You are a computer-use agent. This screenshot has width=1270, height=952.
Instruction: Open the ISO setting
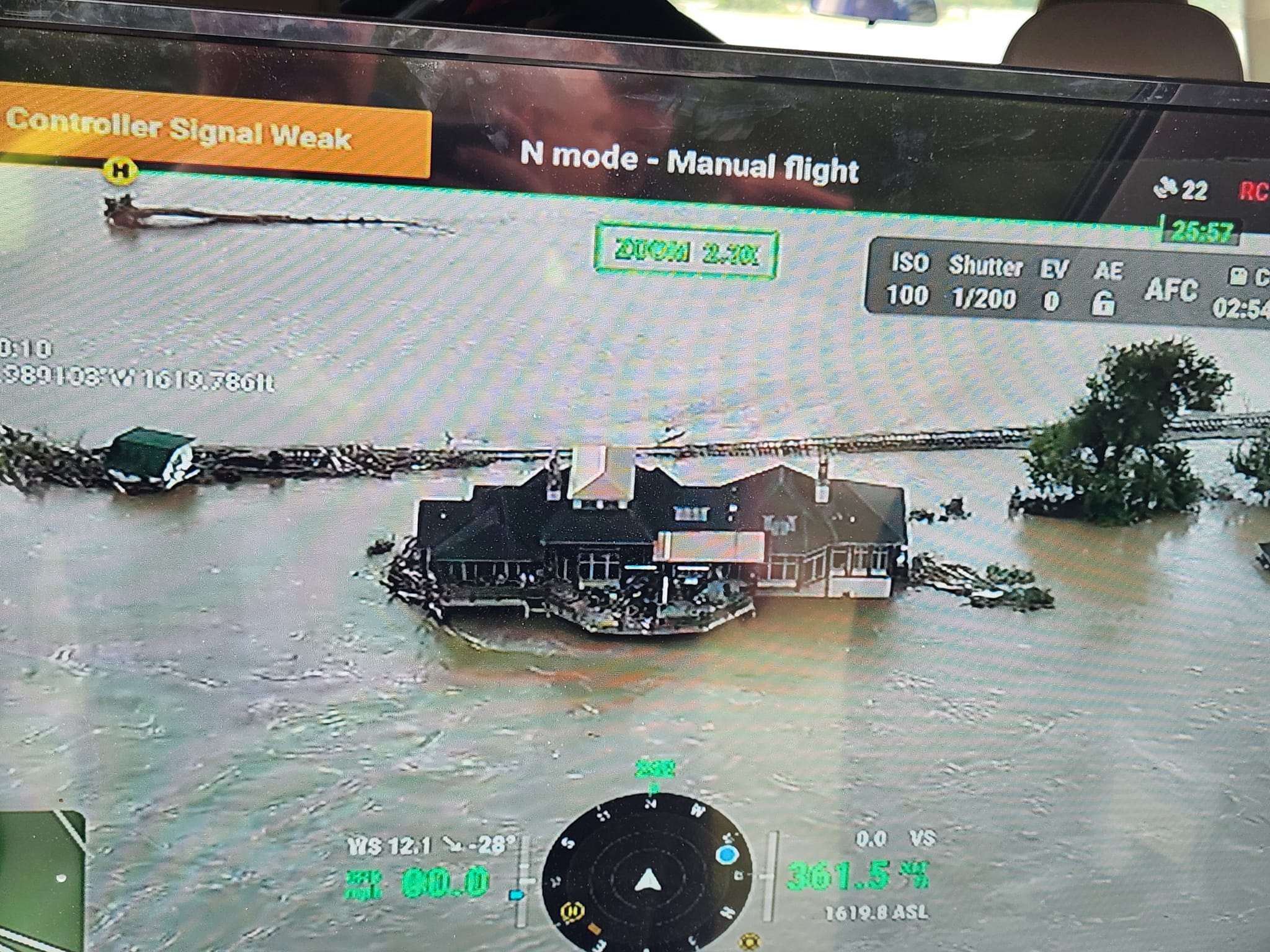[x=908, y=281]
